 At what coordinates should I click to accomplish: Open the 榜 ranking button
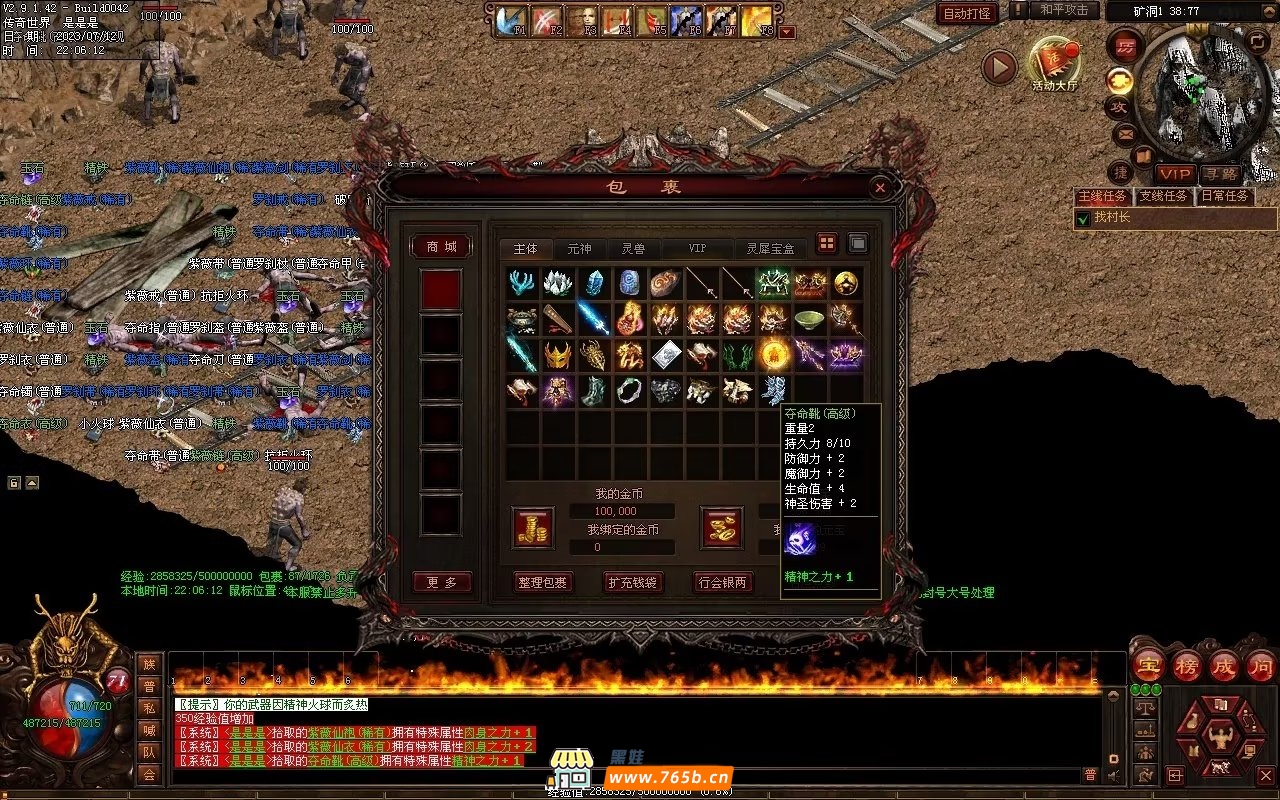1188,666
